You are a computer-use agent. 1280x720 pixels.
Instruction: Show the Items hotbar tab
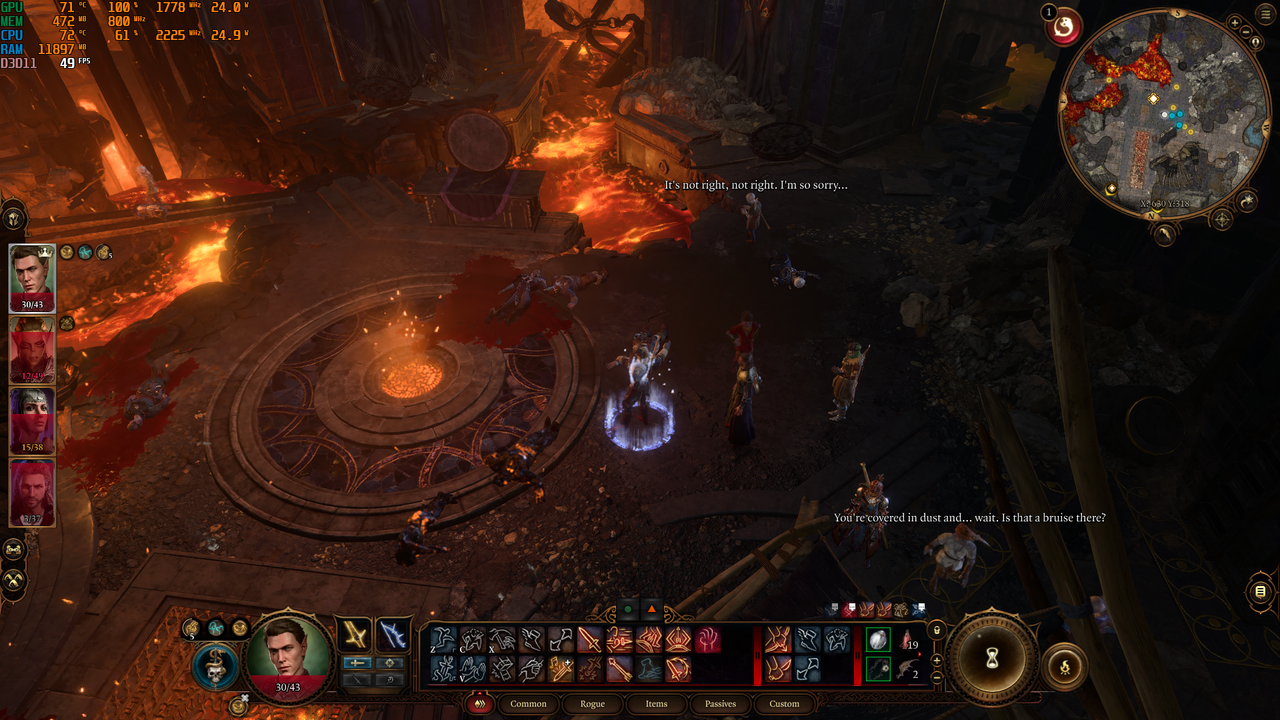click(656, 704)
